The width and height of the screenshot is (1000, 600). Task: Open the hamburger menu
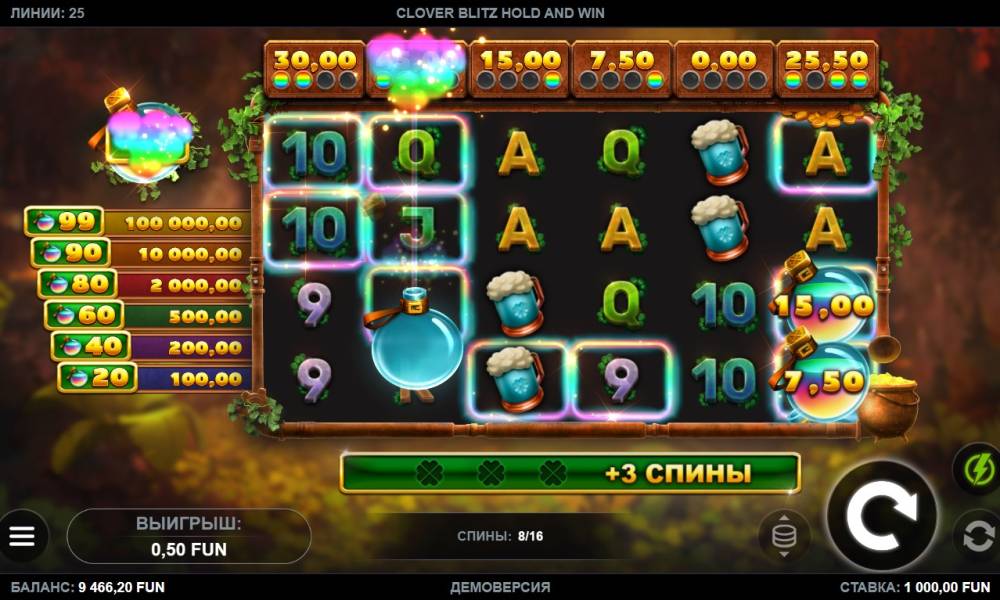click(x=22, y=537)
